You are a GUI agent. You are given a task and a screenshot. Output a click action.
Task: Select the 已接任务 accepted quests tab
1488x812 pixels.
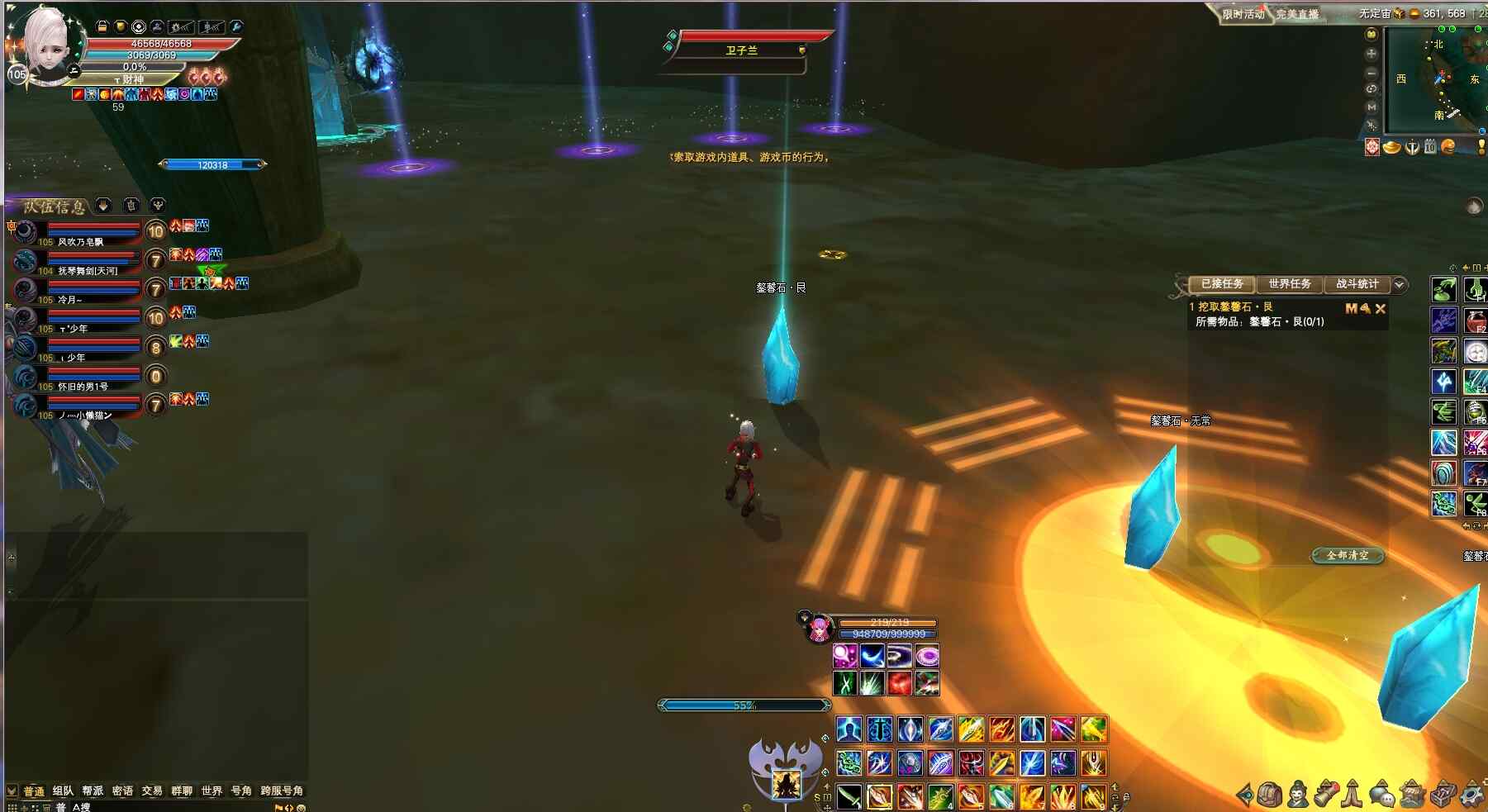(x=1221, y=284)
